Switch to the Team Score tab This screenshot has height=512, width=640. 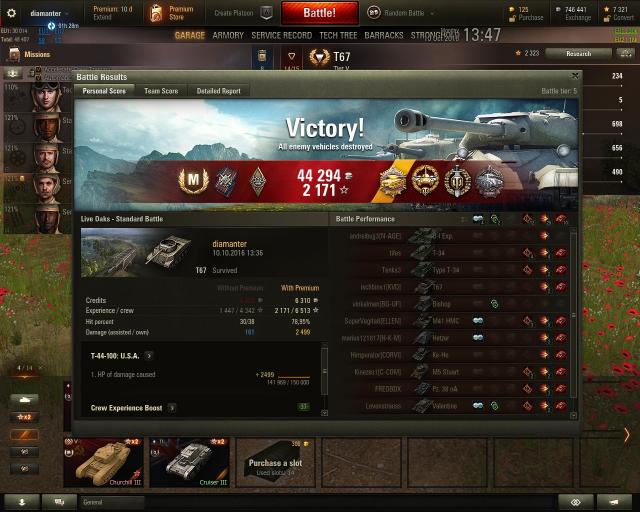pyautogui.click(x=161, y=91)
